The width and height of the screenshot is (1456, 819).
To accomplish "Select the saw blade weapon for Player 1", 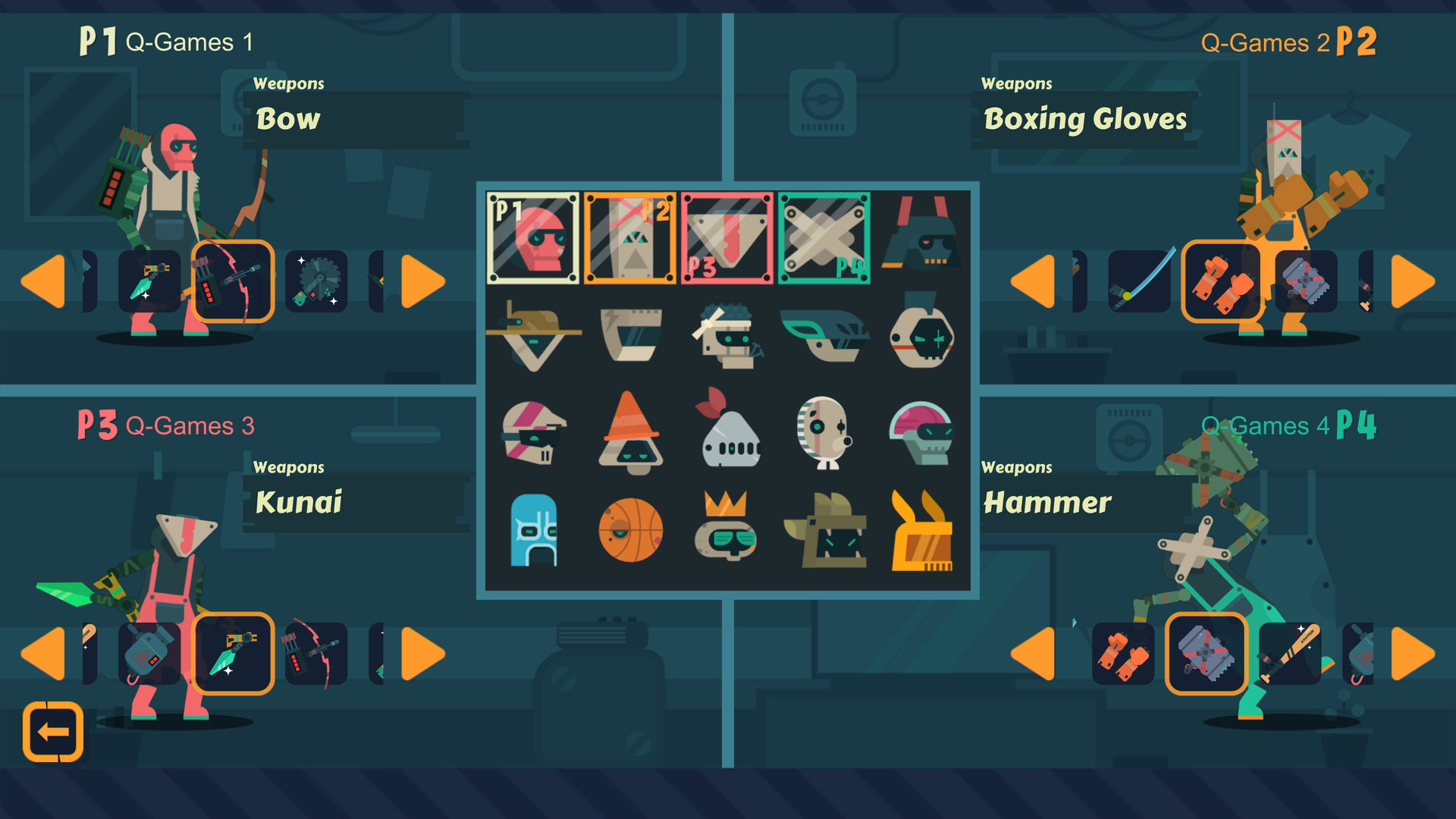I will click(x=317, y=281).
